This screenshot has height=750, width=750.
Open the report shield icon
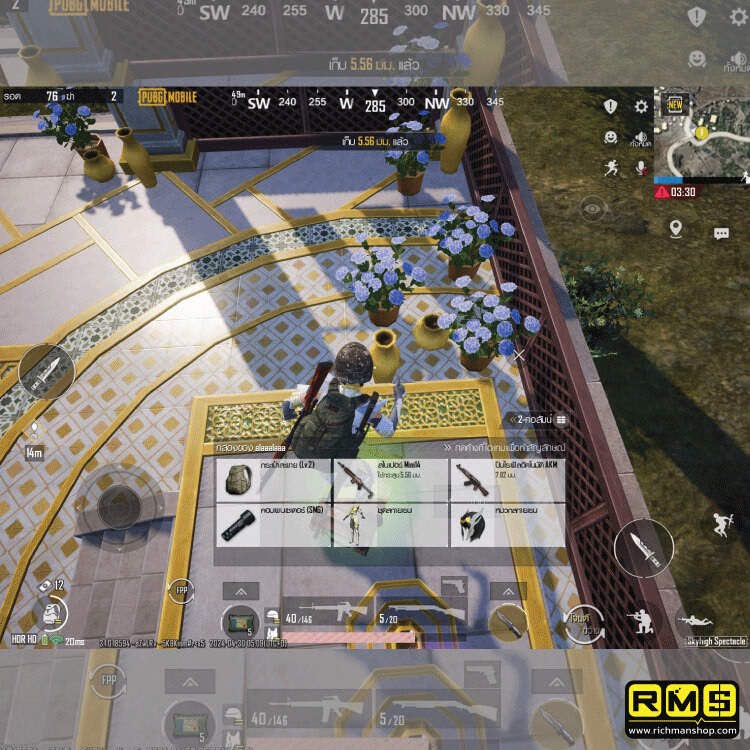[x=610, y=106]
